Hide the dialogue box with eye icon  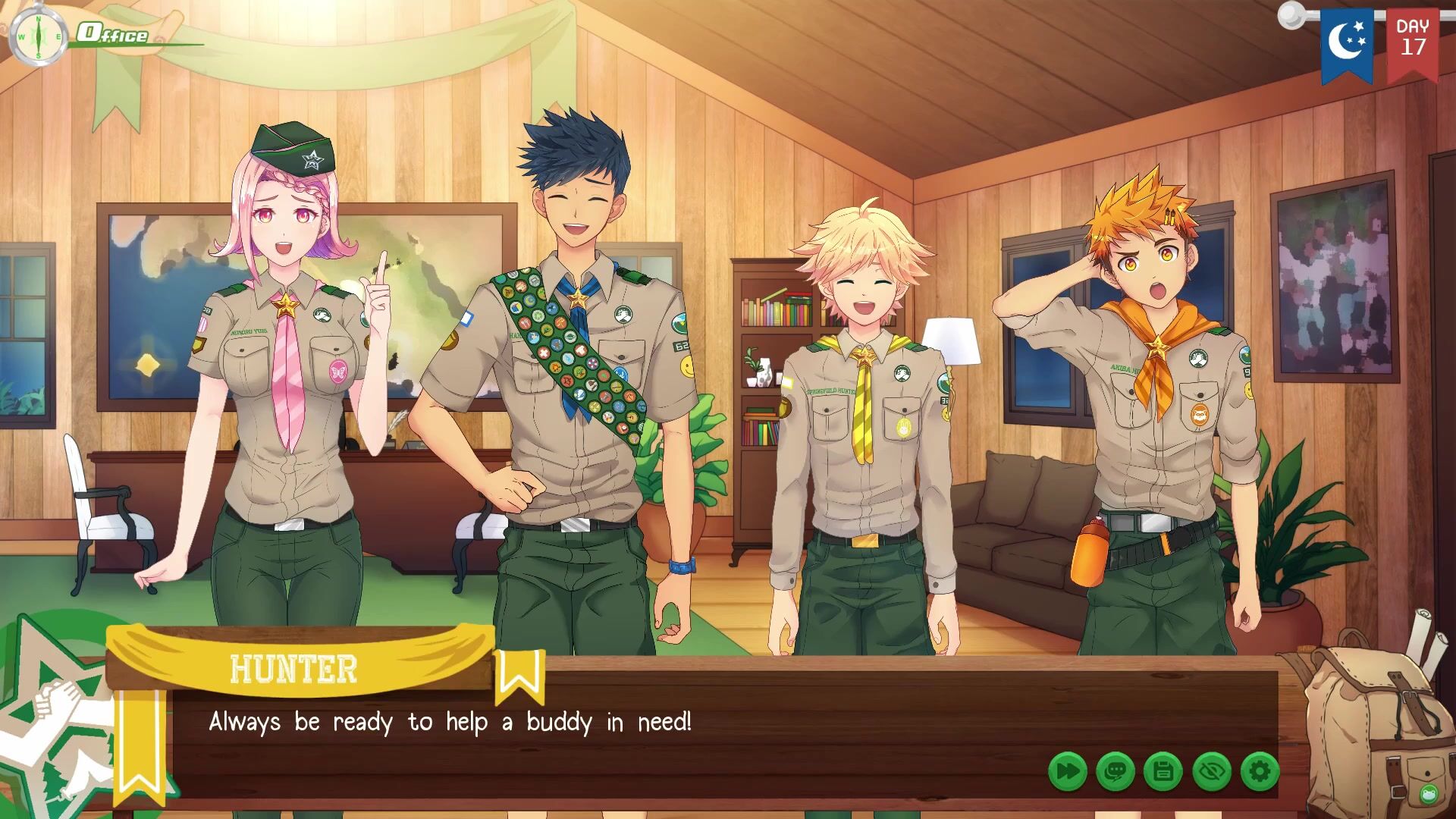[x=1212, y=772]
